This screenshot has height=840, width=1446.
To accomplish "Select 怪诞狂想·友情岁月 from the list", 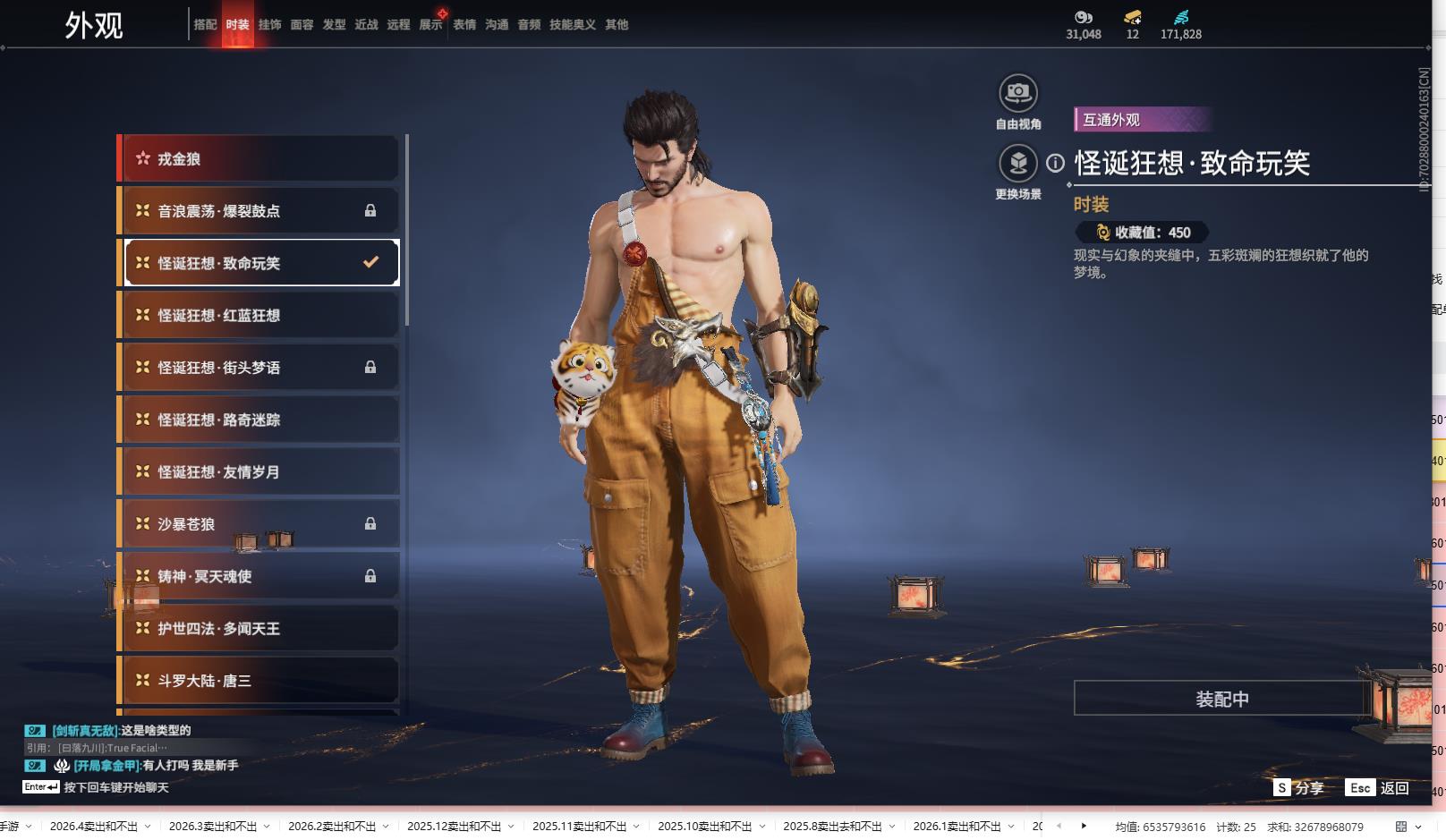I will (259, 472).
